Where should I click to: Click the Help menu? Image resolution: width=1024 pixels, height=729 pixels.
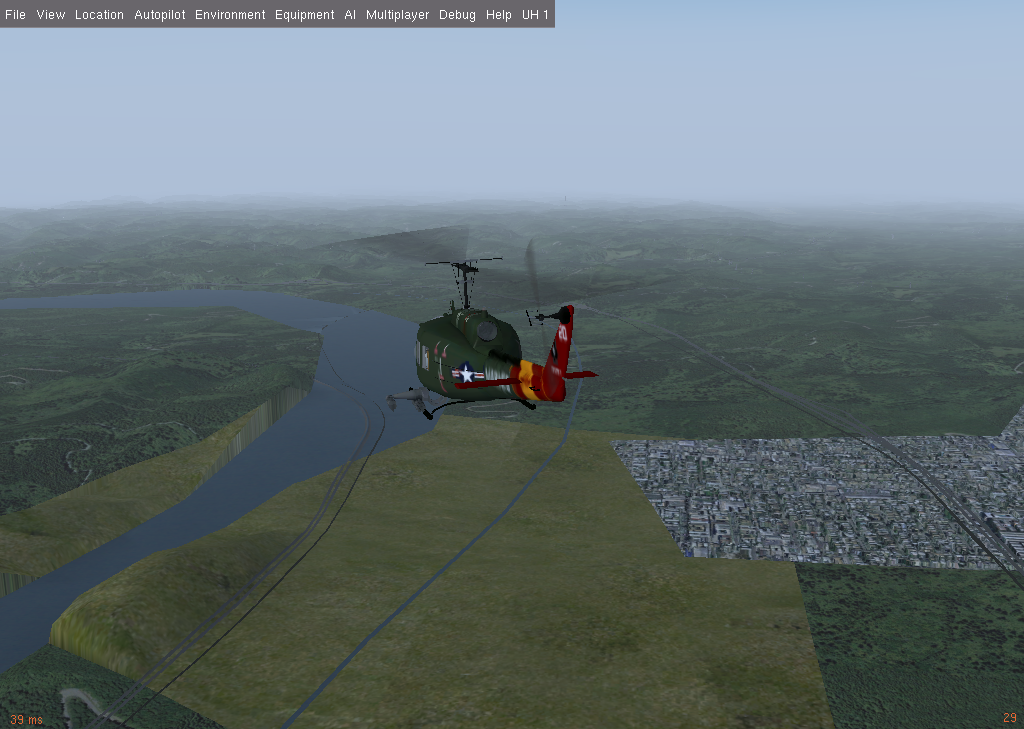coord(498,15)
